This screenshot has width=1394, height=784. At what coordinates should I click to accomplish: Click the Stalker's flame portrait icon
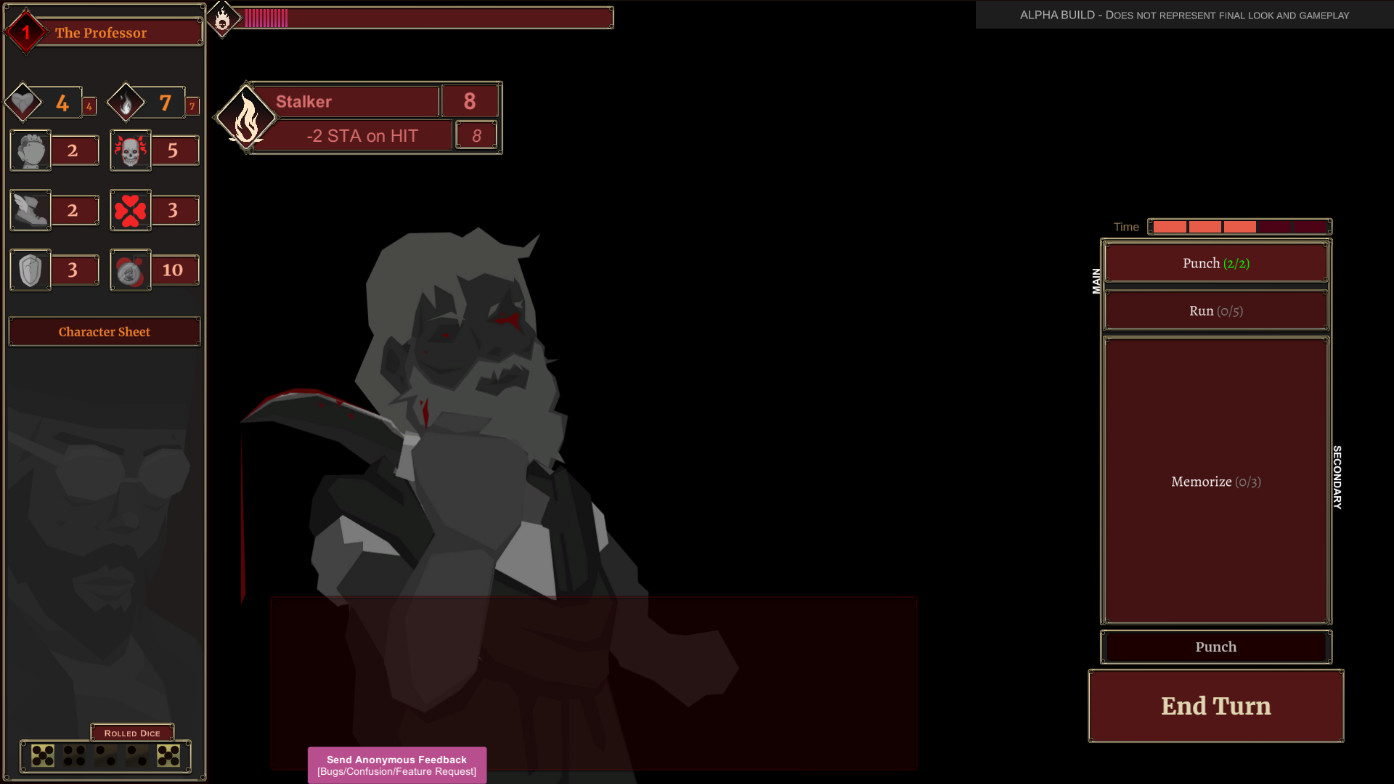click(x=246, y=117)
